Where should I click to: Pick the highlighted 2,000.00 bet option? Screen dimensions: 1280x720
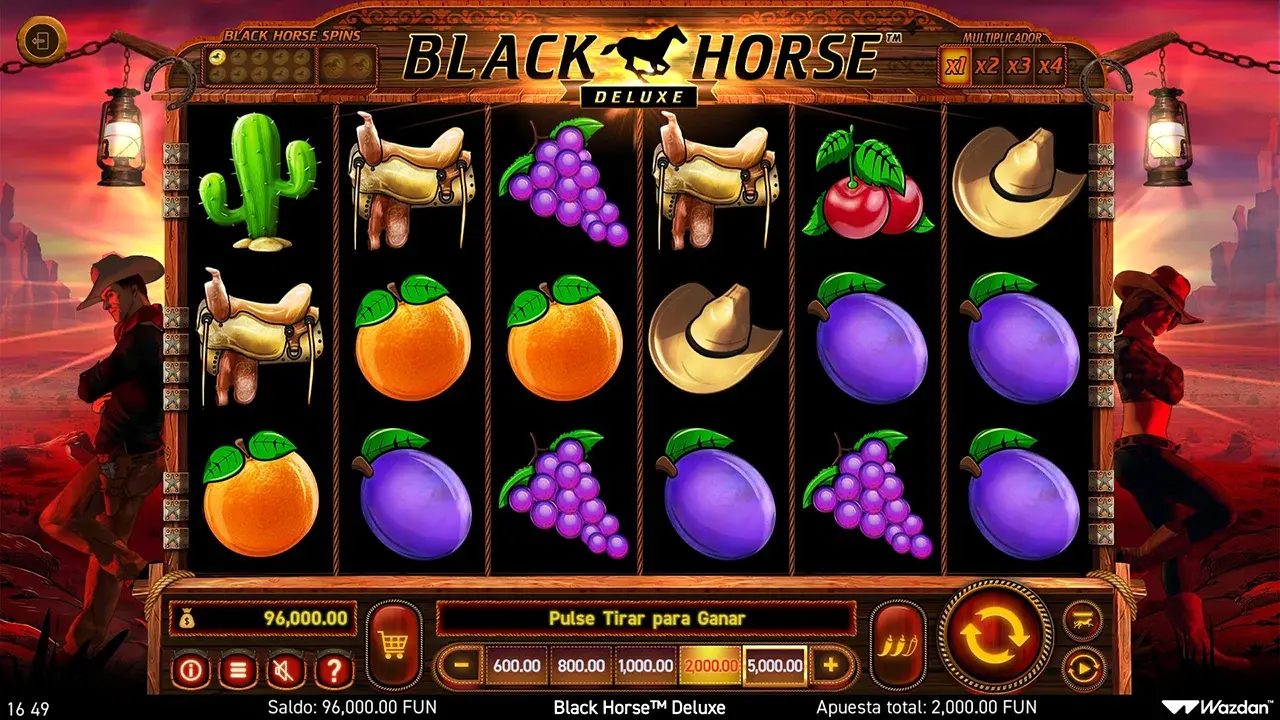(x=709, y=665)
